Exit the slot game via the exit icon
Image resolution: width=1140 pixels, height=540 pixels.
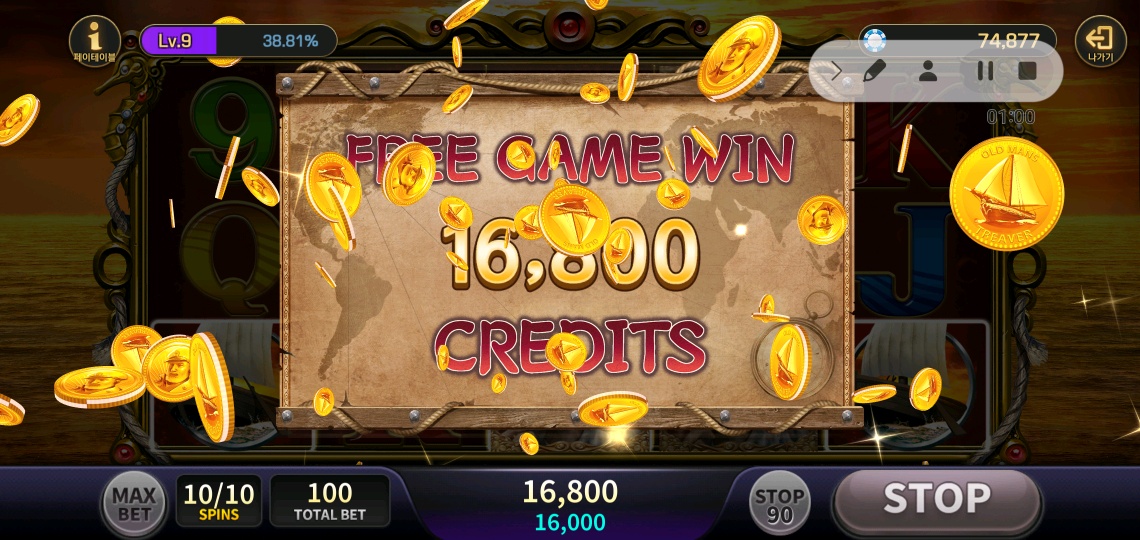pos(1099,41)
